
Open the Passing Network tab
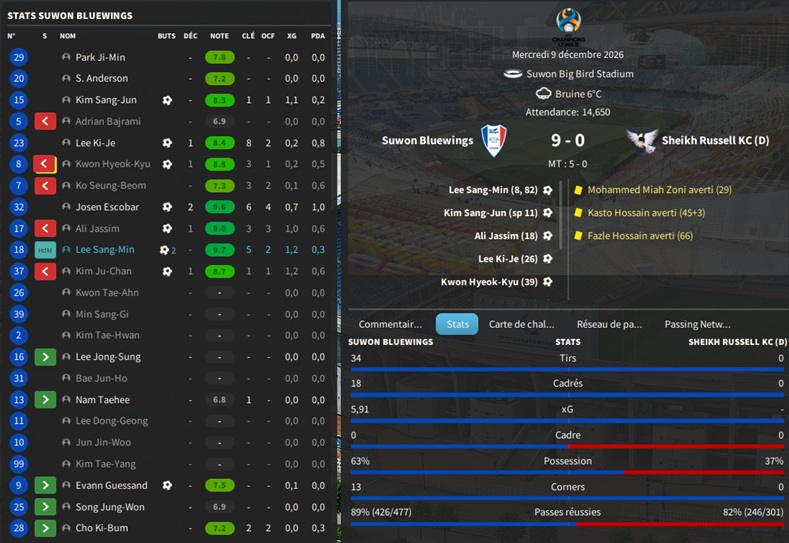click(x=697, y=324)
